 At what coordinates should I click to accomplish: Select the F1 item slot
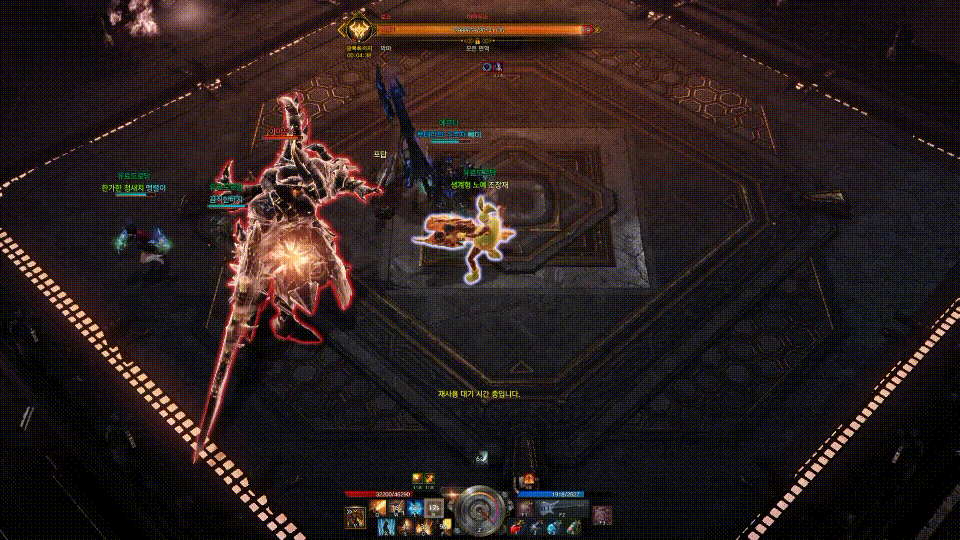[x=527, y=509]
